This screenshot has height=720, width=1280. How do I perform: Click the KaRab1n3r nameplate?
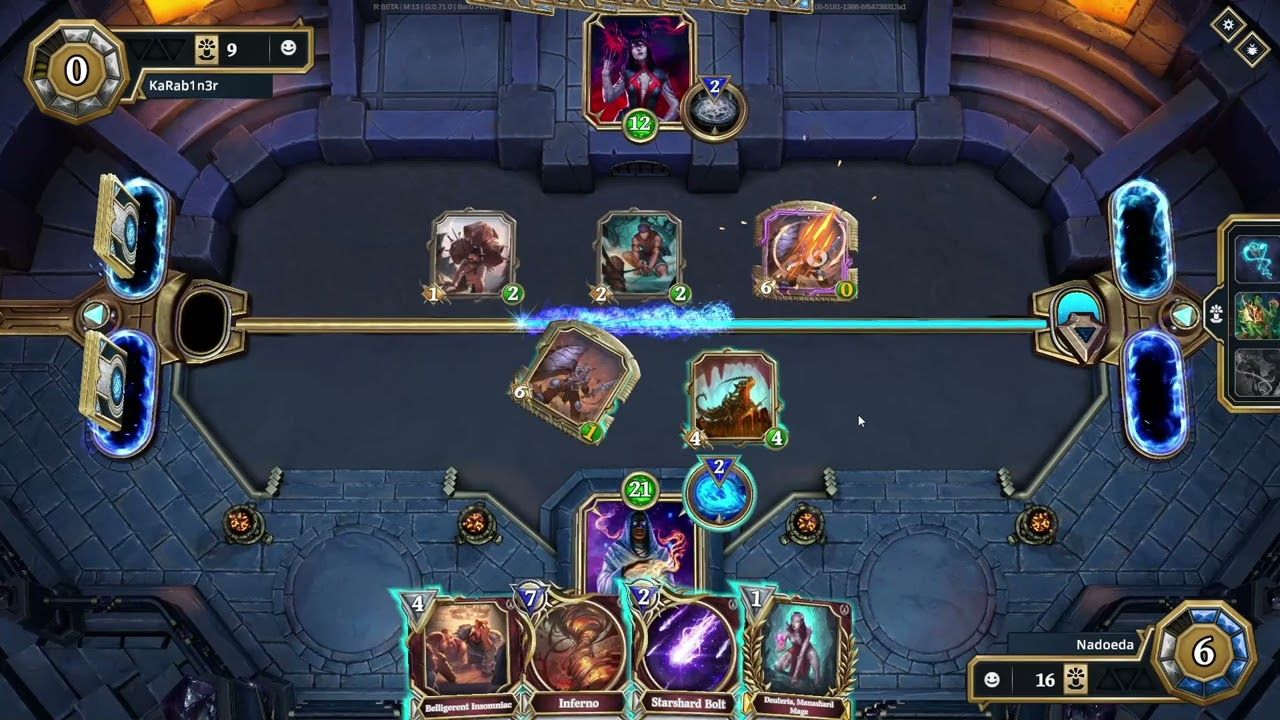(185, 84)
